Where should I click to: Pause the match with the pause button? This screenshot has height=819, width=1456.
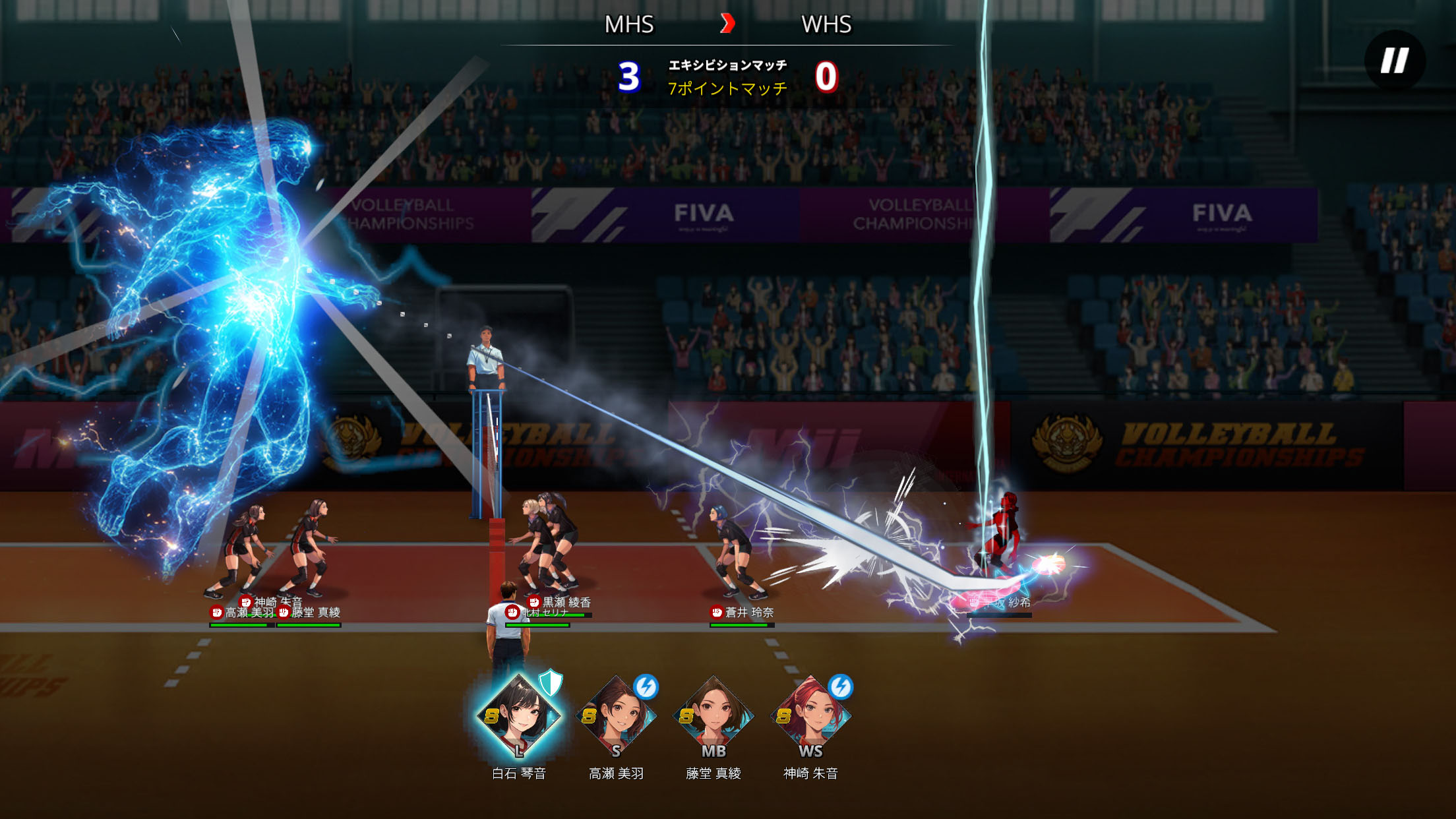coord(1395,61)
